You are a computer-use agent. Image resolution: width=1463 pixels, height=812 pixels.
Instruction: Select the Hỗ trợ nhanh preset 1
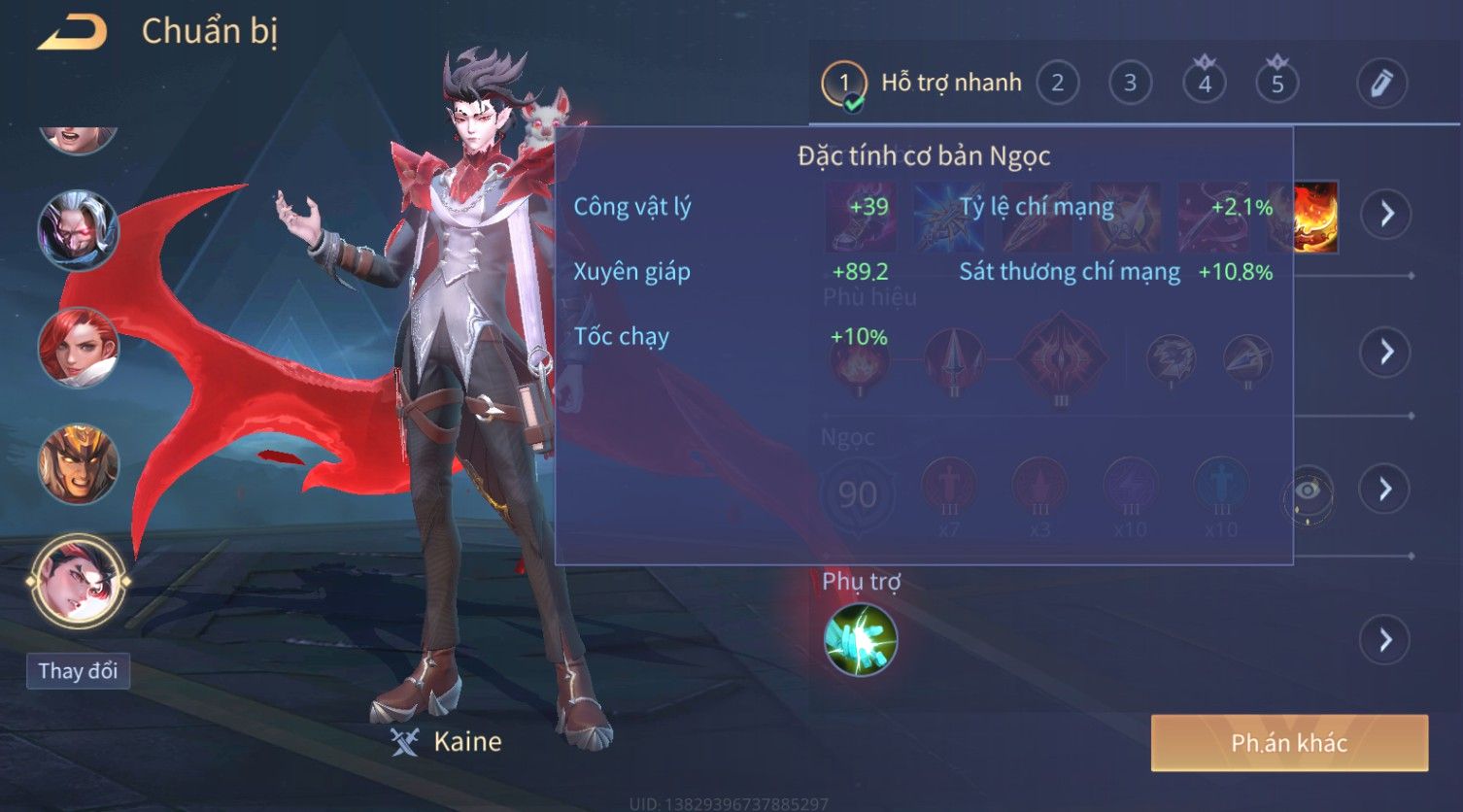tap(843, 85)
